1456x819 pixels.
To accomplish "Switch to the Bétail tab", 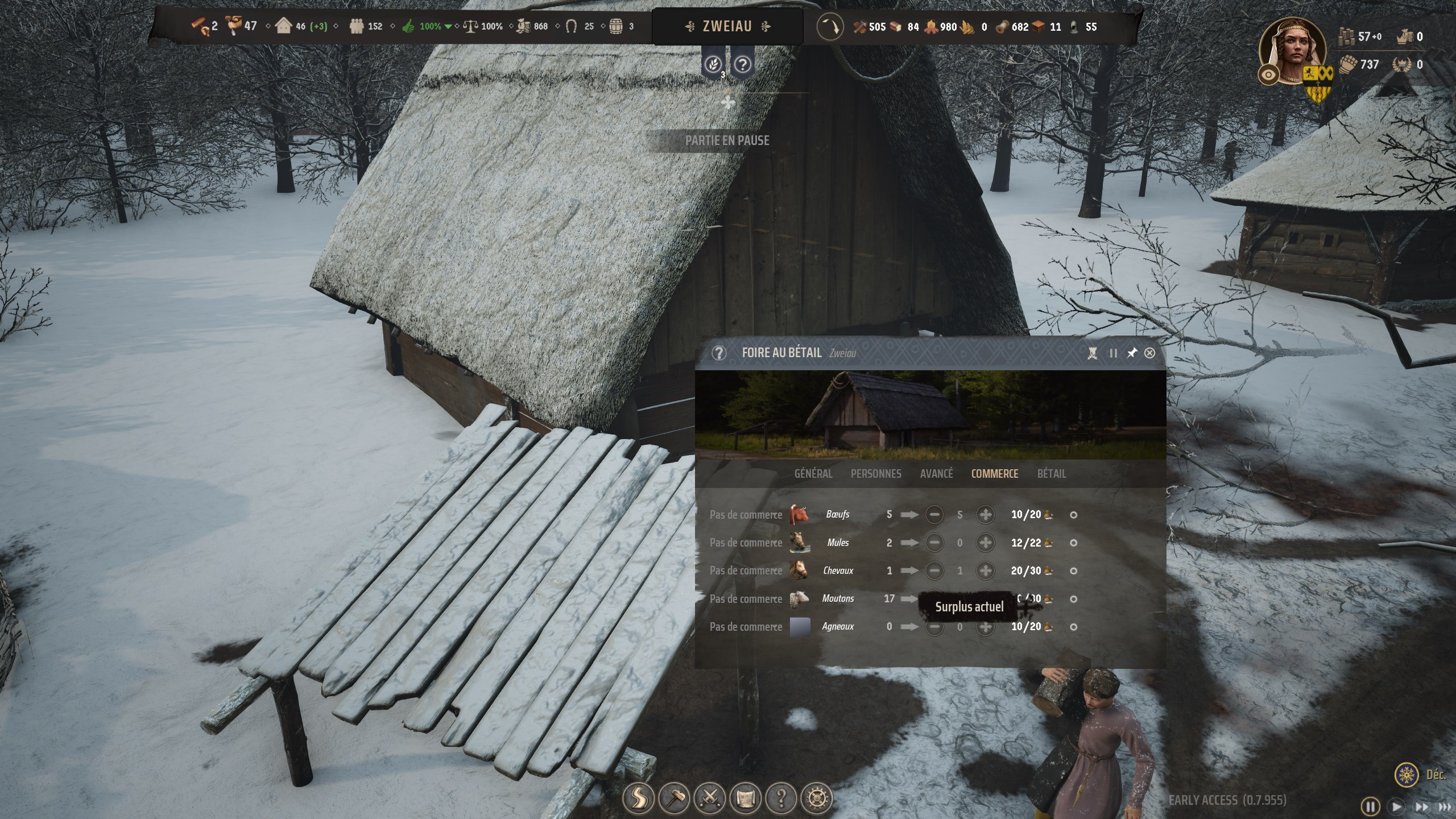I will 1052,473.
